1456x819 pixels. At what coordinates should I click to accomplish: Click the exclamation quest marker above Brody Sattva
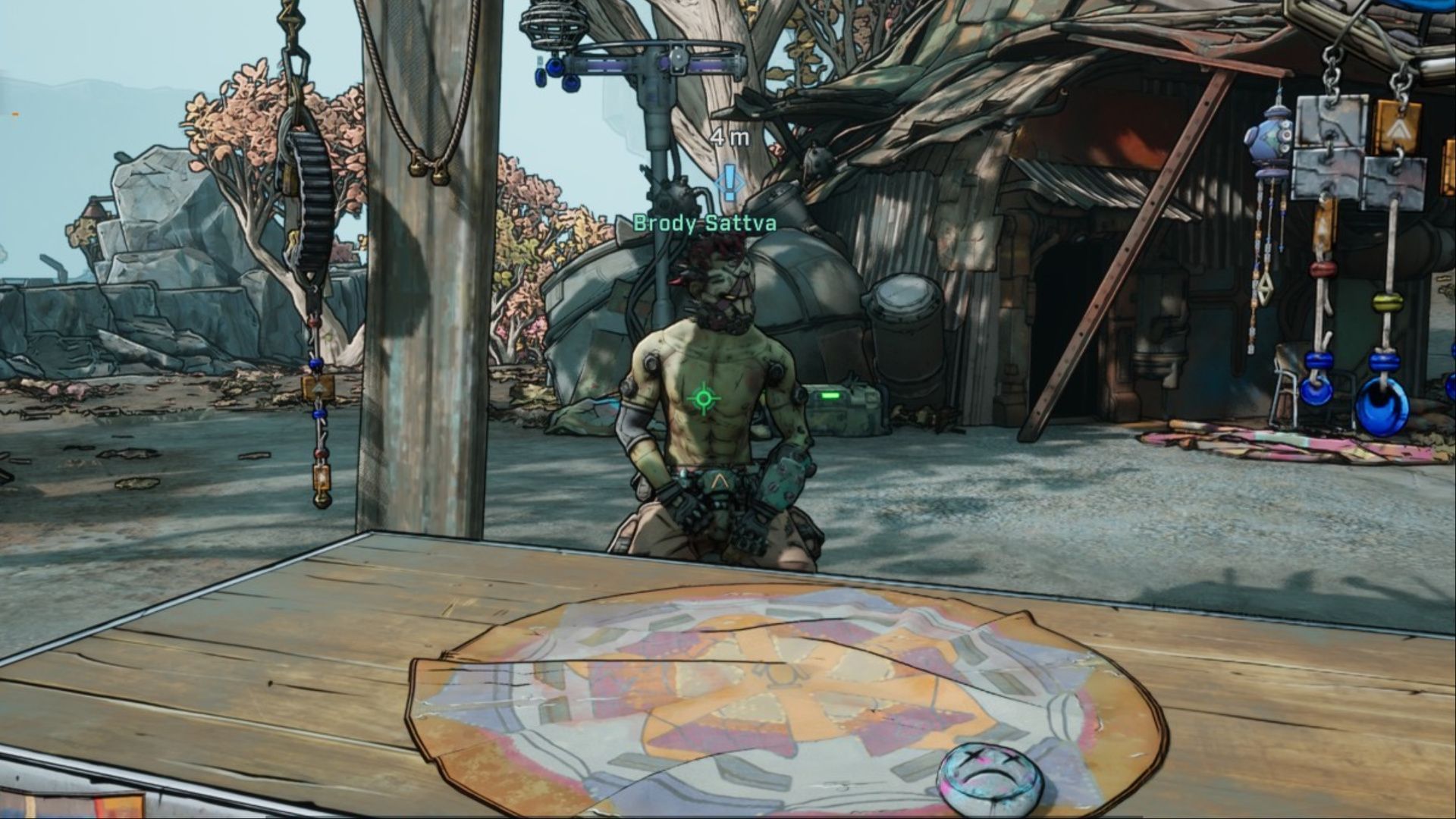[730, 183]
